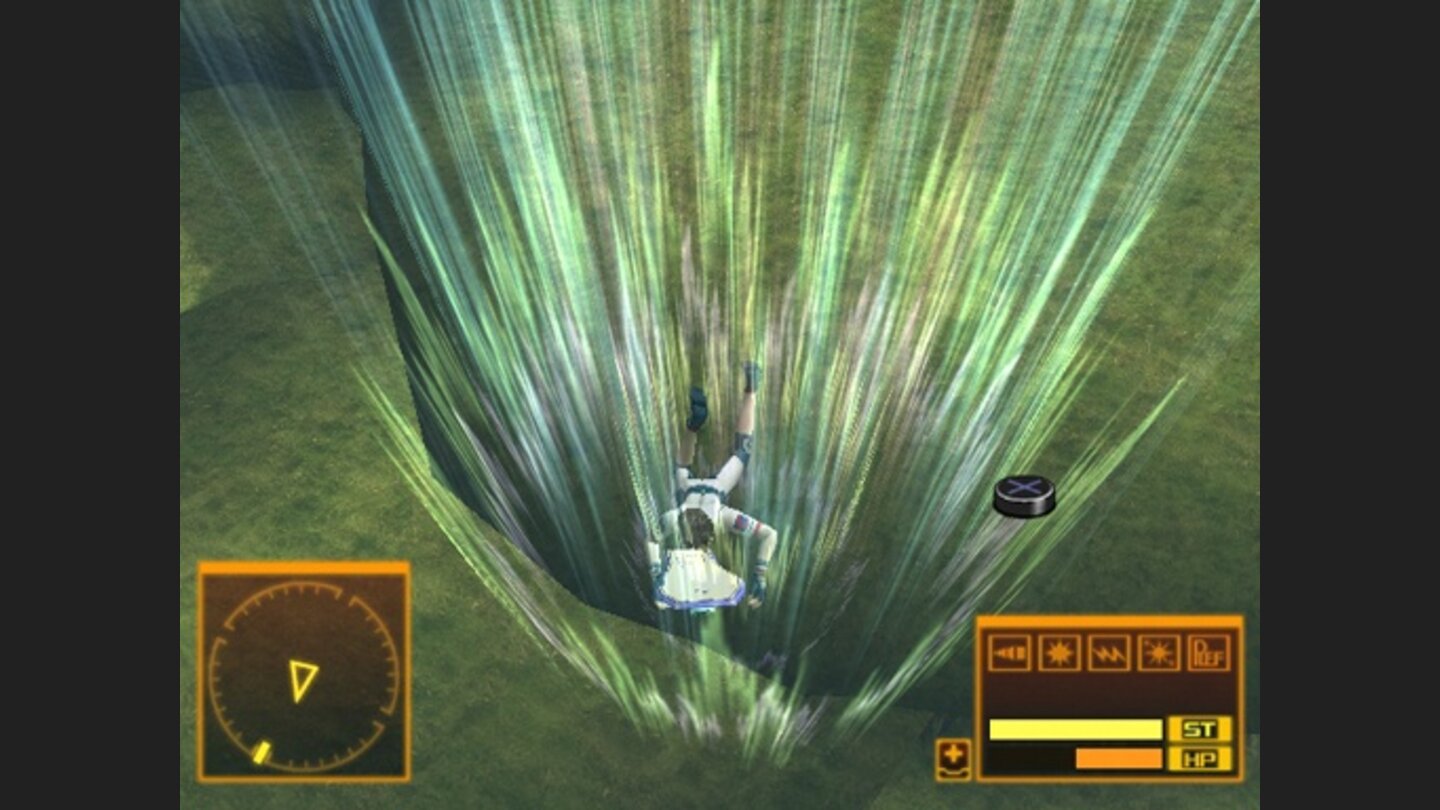Screen dimensions: 1440x810
Task: Select the lightning bolt skill icon
Action: pyautogui.click(x=1109, y=653)
